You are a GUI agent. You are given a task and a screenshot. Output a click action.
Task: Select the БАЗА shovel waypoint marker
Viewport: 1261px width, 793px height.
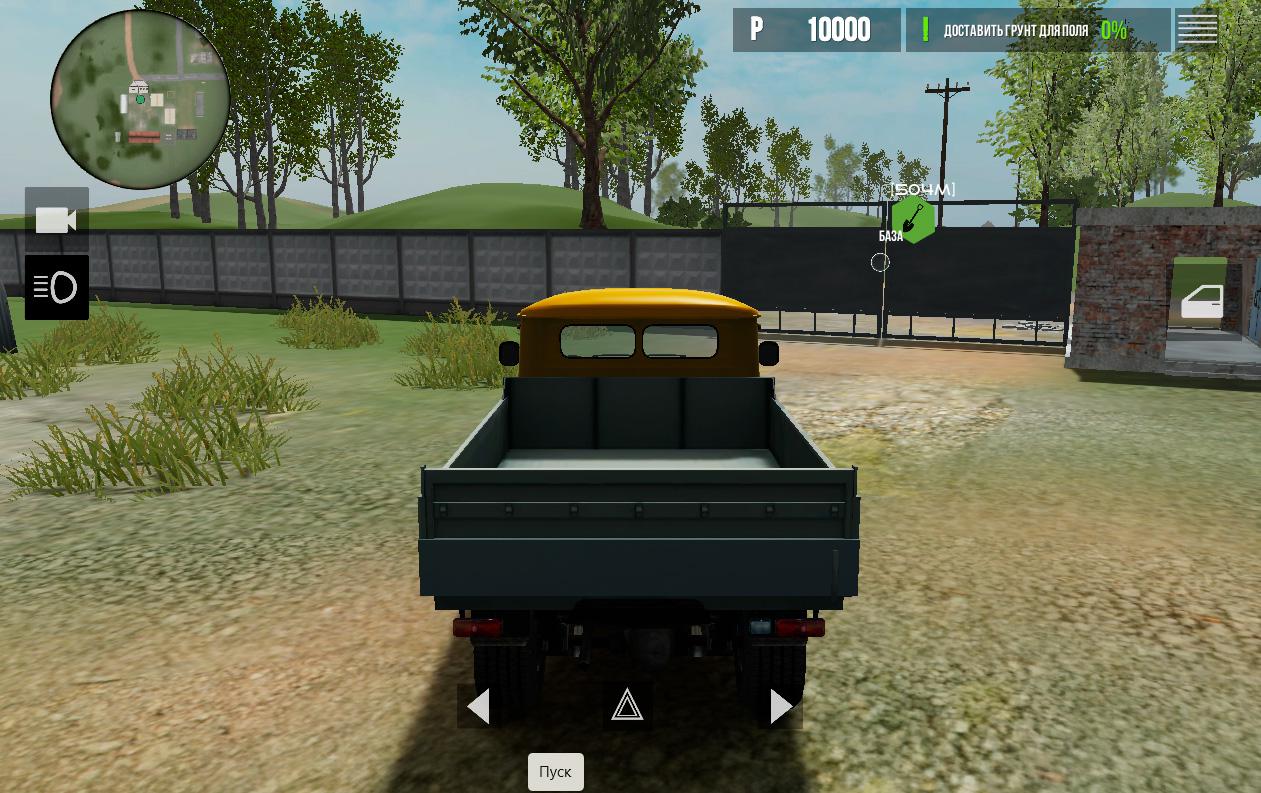(912, 219)
